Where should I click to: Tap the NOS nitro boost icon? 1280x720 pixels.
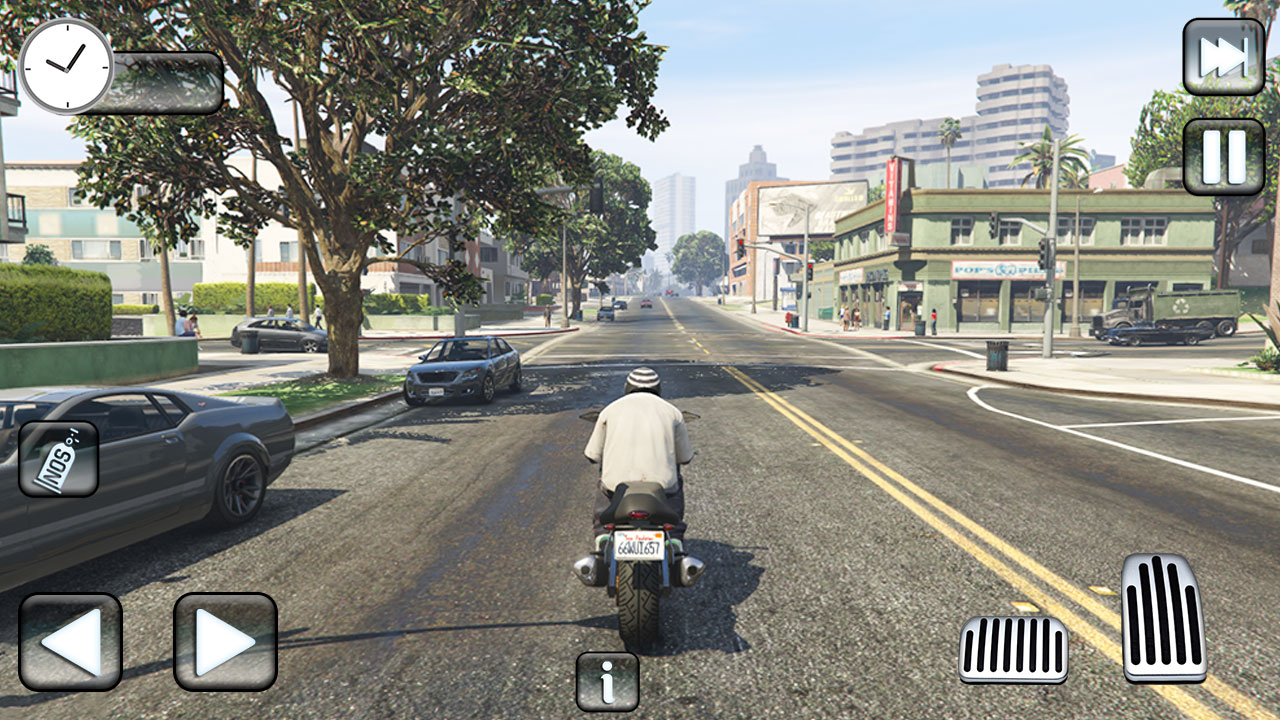(x=58, y=459)
